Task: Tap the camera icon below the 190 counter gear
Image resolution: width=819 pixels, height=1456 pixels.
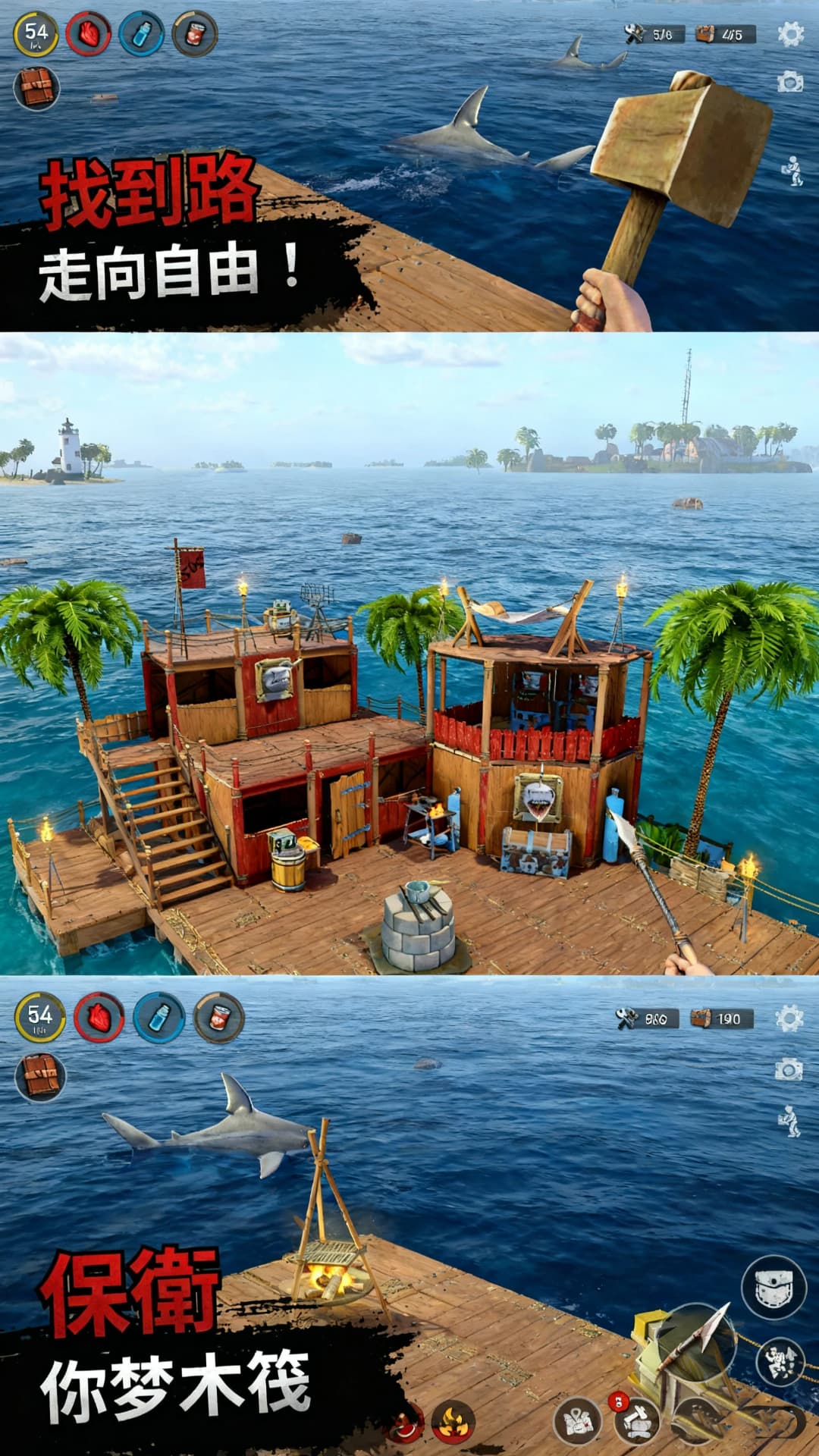Action: 789,1069
